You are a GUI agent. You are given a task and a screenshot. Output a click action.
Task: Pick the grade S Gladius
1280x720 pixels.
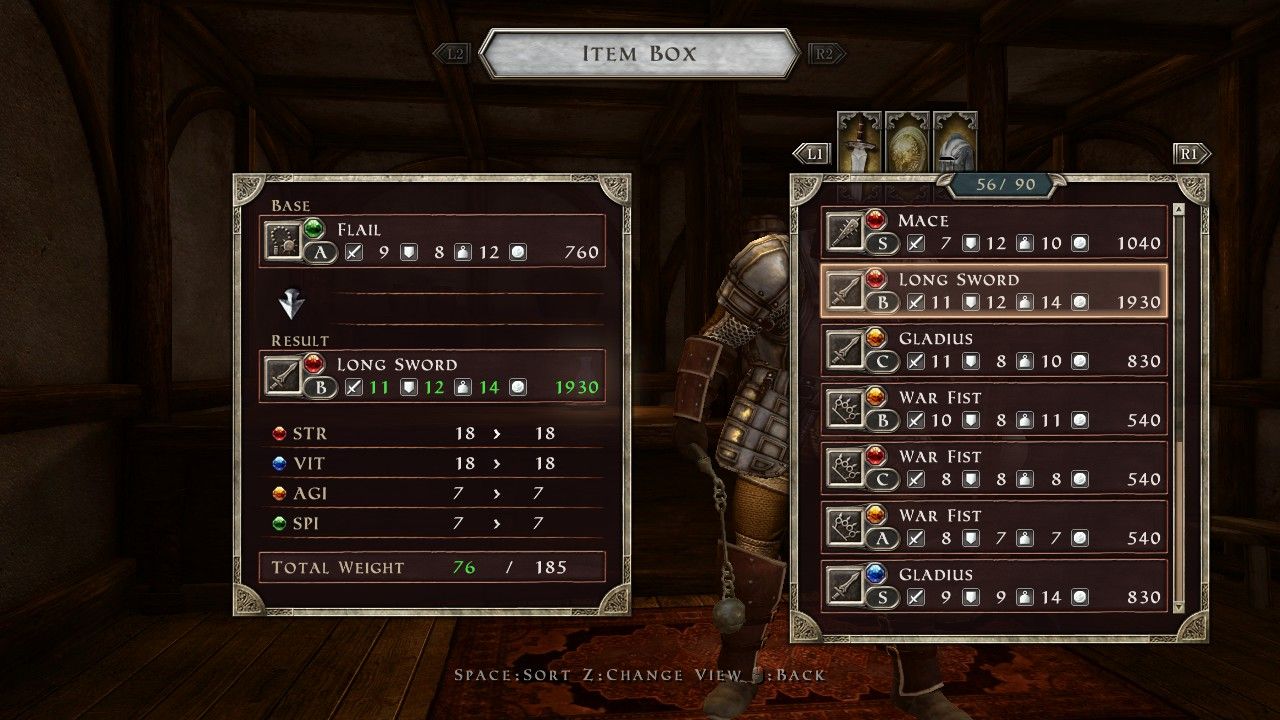coord(994,586)
